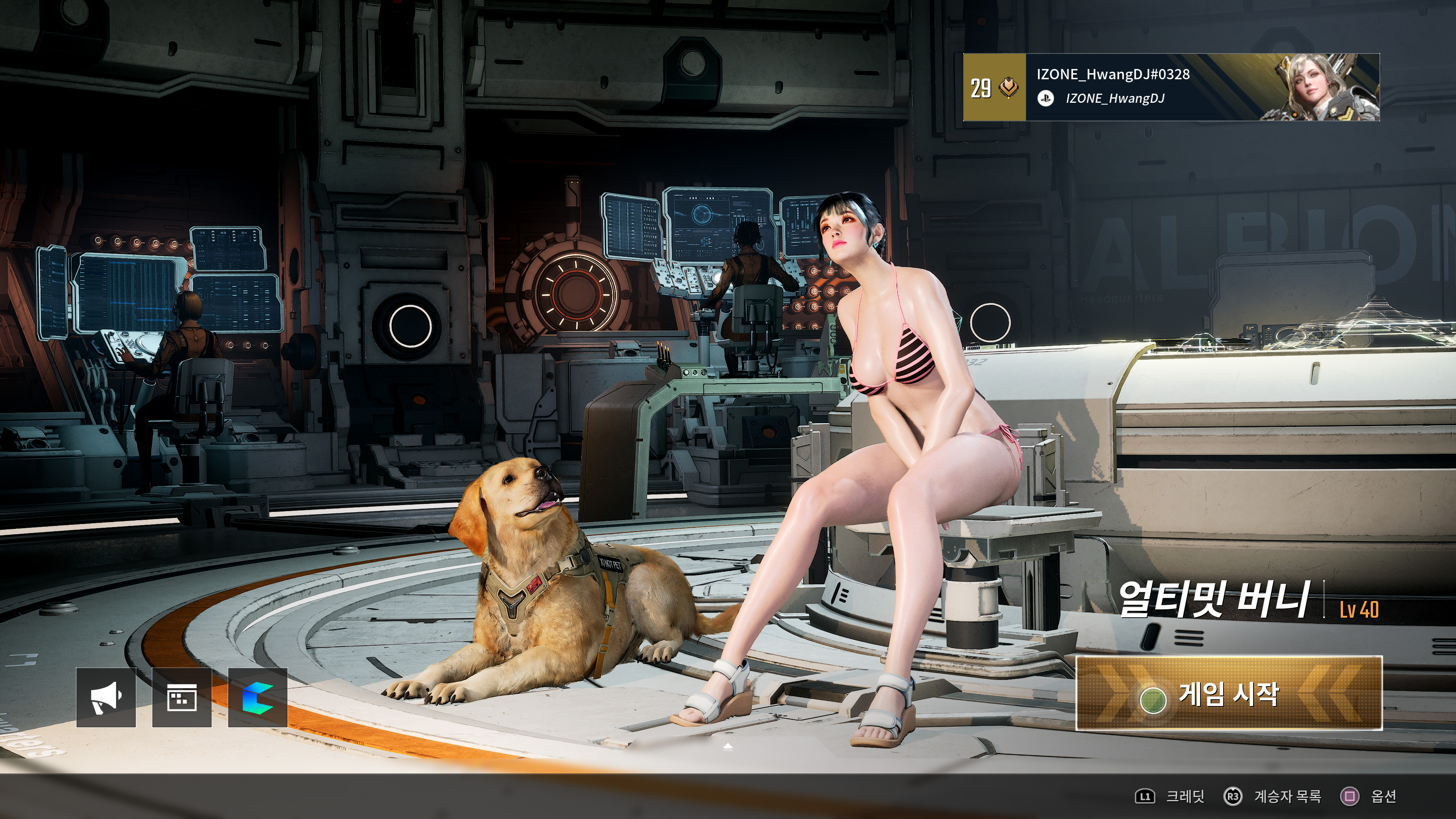
Task: Open the IZONE_HwangDJ player profile banner
Action: pos(1170,87)
